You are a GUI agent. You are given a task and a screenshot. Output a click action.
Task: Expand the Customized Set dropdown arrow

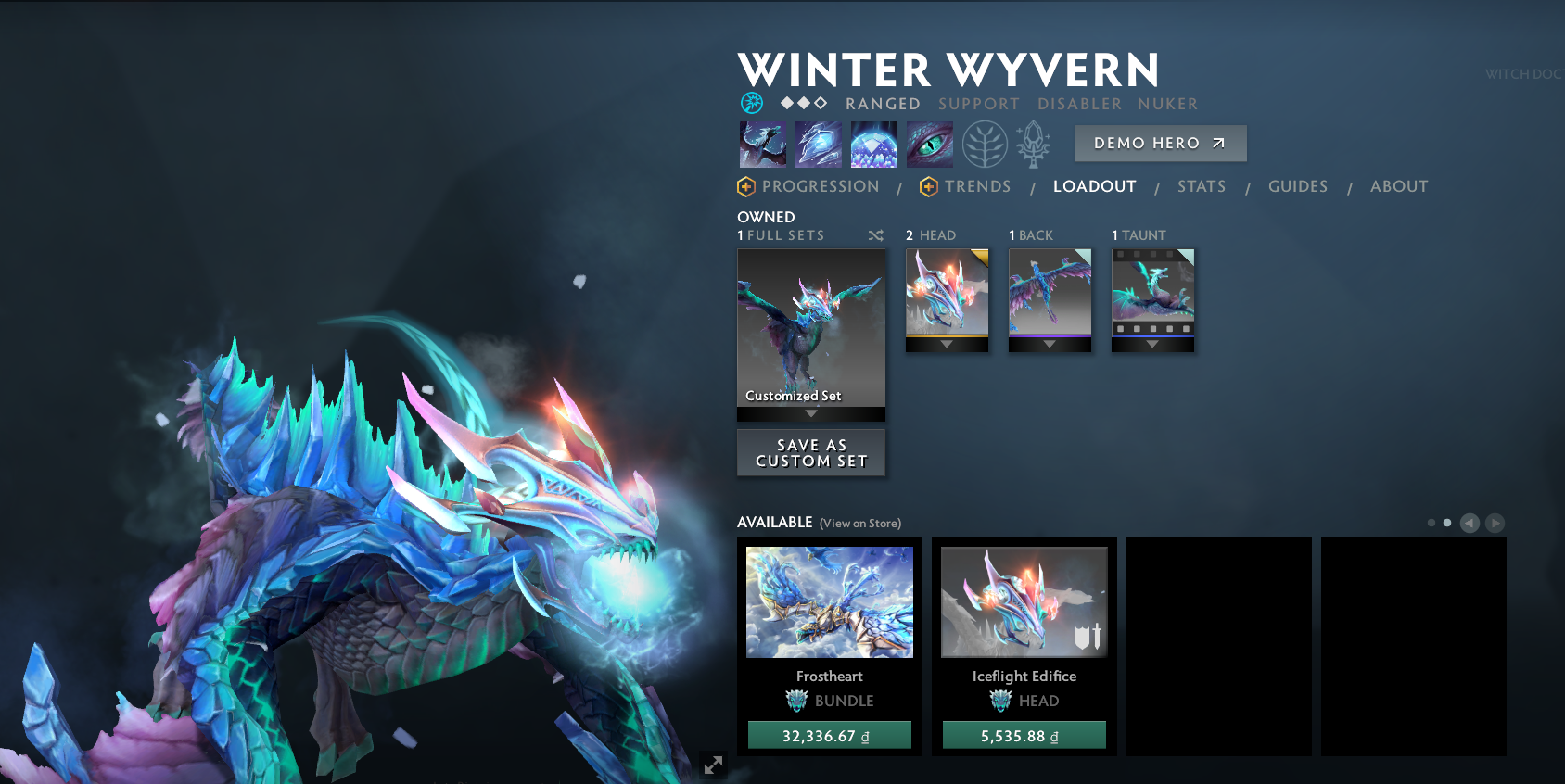pyautogui.click(x=811, y=415)
